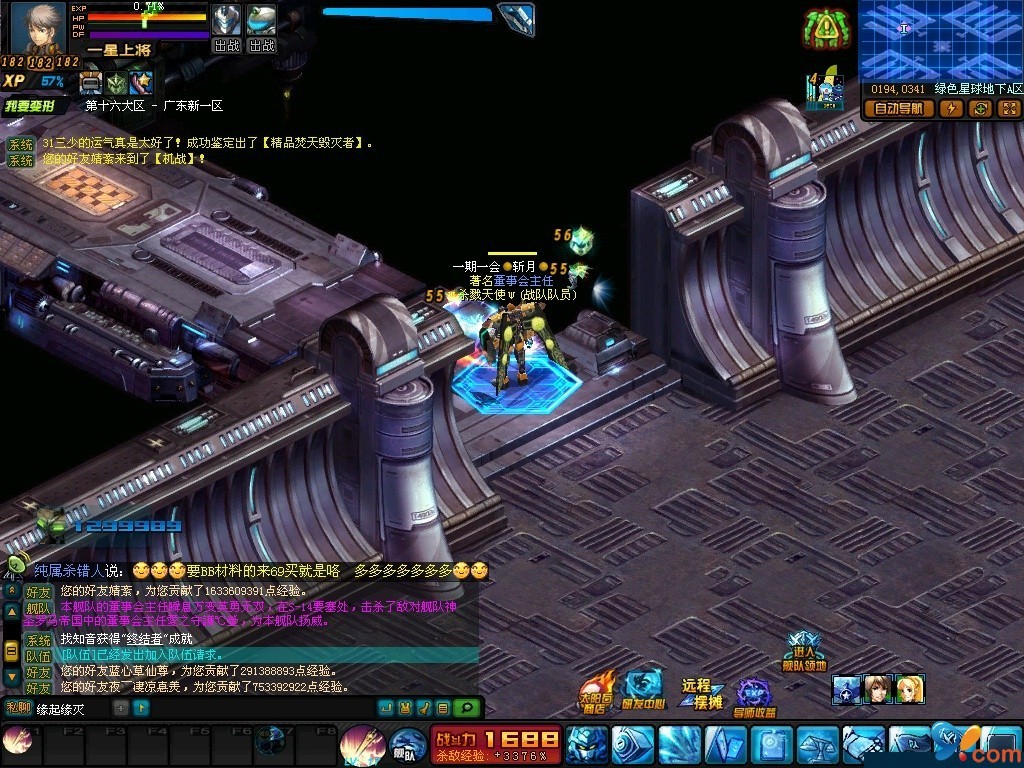Click the green magnifier search button
1024x768 pixels.
click(x=466, y=708)
